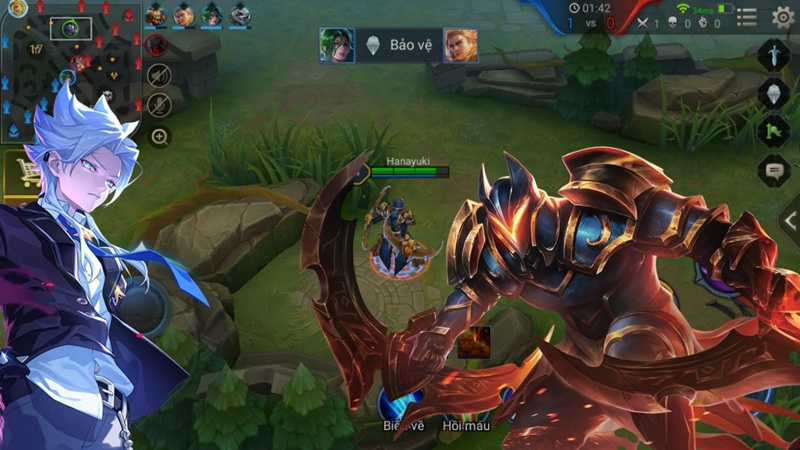Click the red enemy hero alert icon
800x450 pixels.
tap(157, 45)
